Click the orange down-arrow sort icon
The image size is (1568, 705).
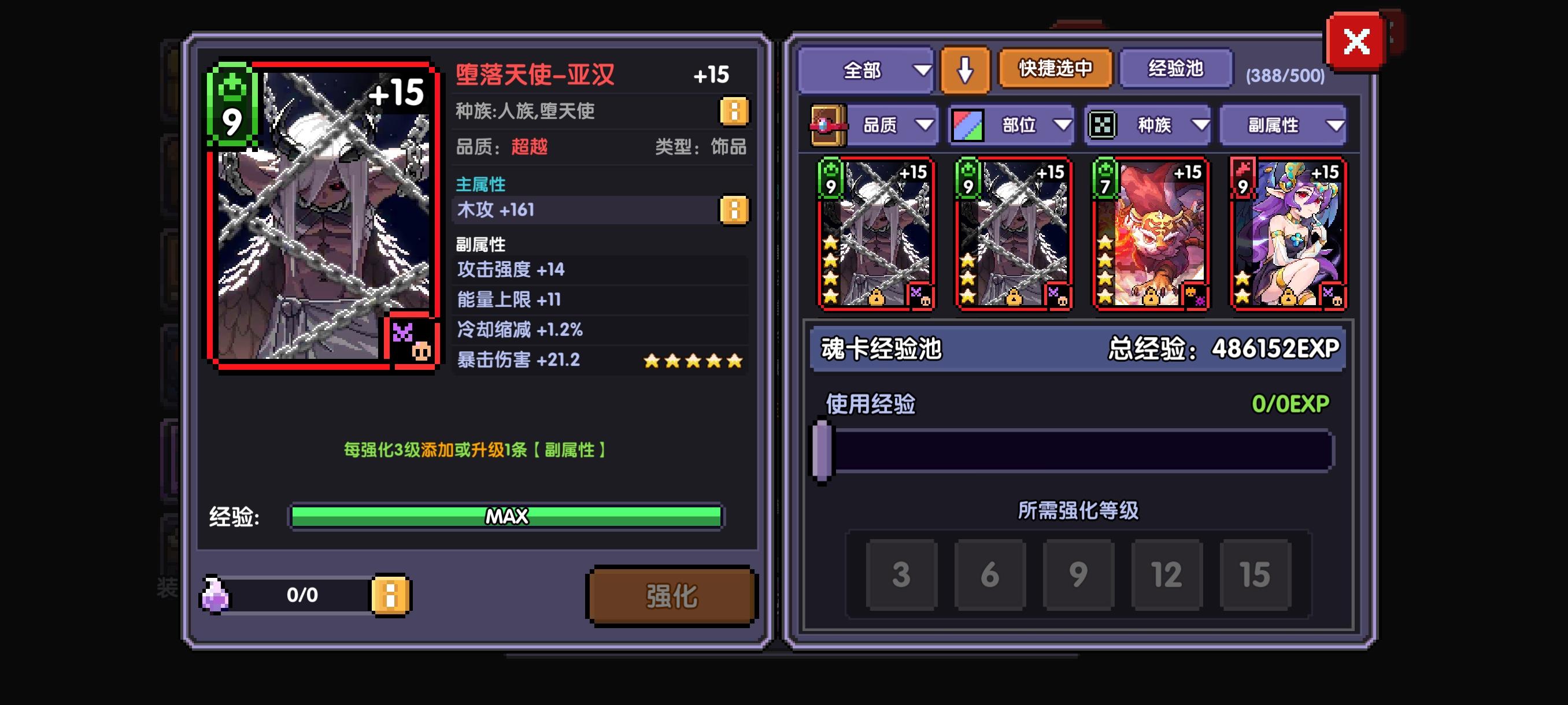pos(965,69)
